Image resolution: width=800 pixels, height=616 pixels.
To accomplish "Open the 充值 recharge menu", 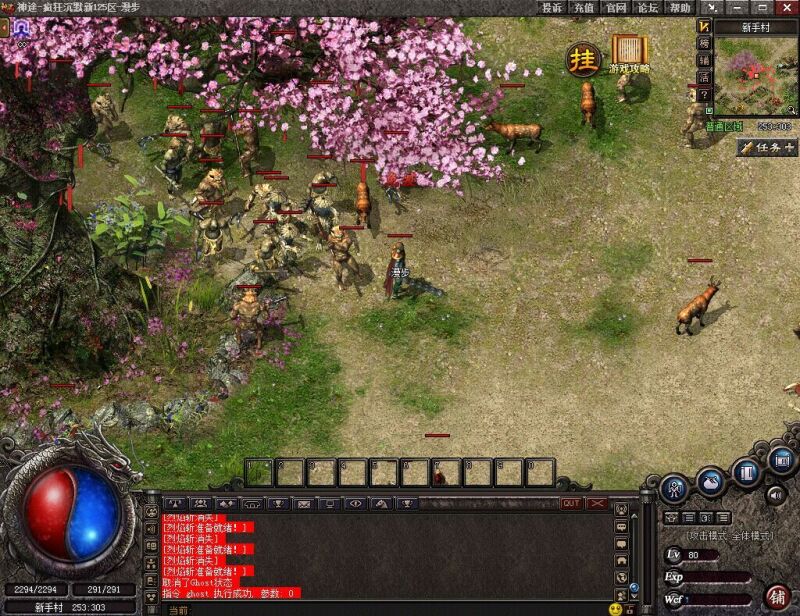I will click(x=584, y=7).
